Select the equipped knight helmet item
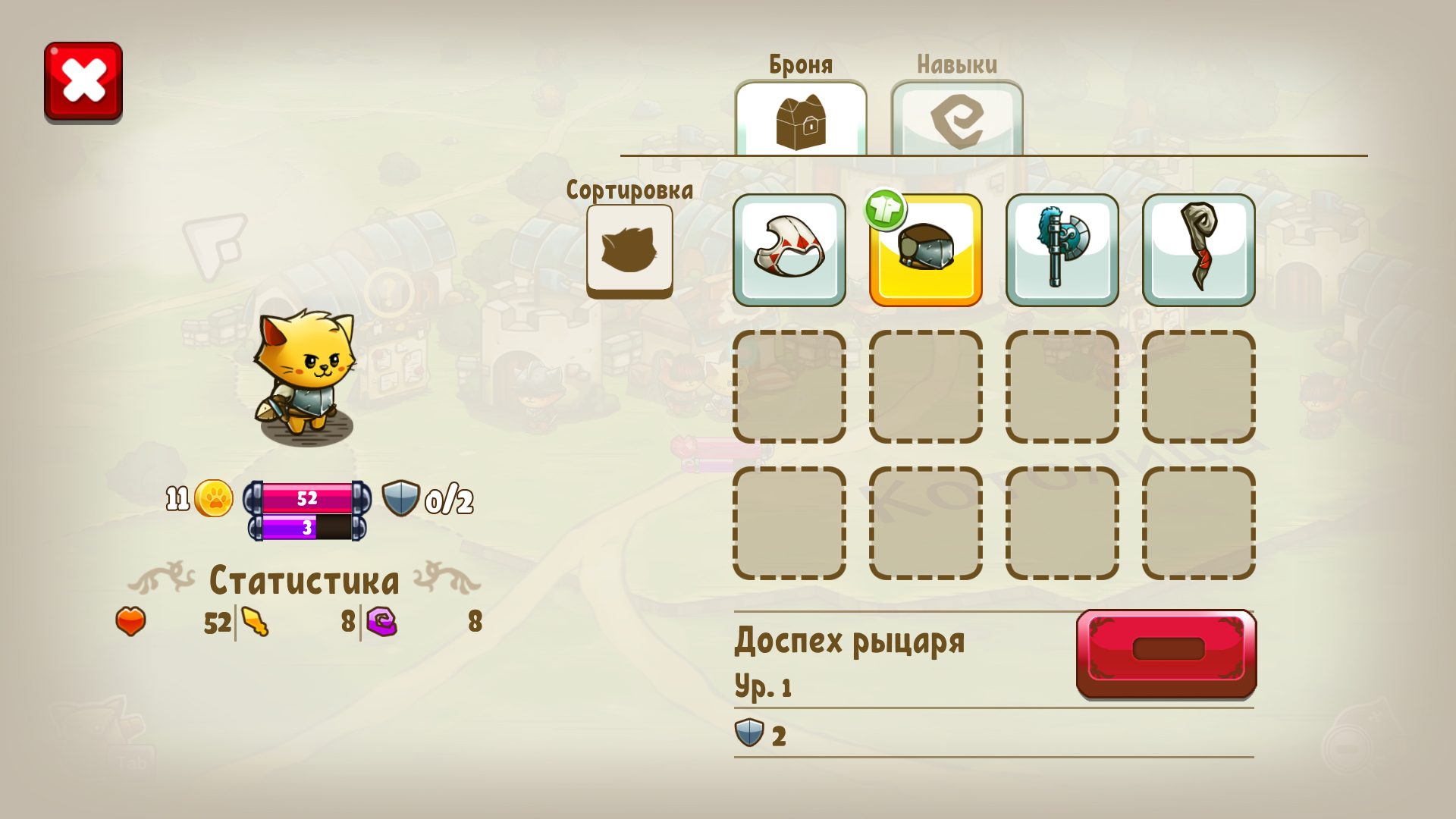 (x=925, y=254)
